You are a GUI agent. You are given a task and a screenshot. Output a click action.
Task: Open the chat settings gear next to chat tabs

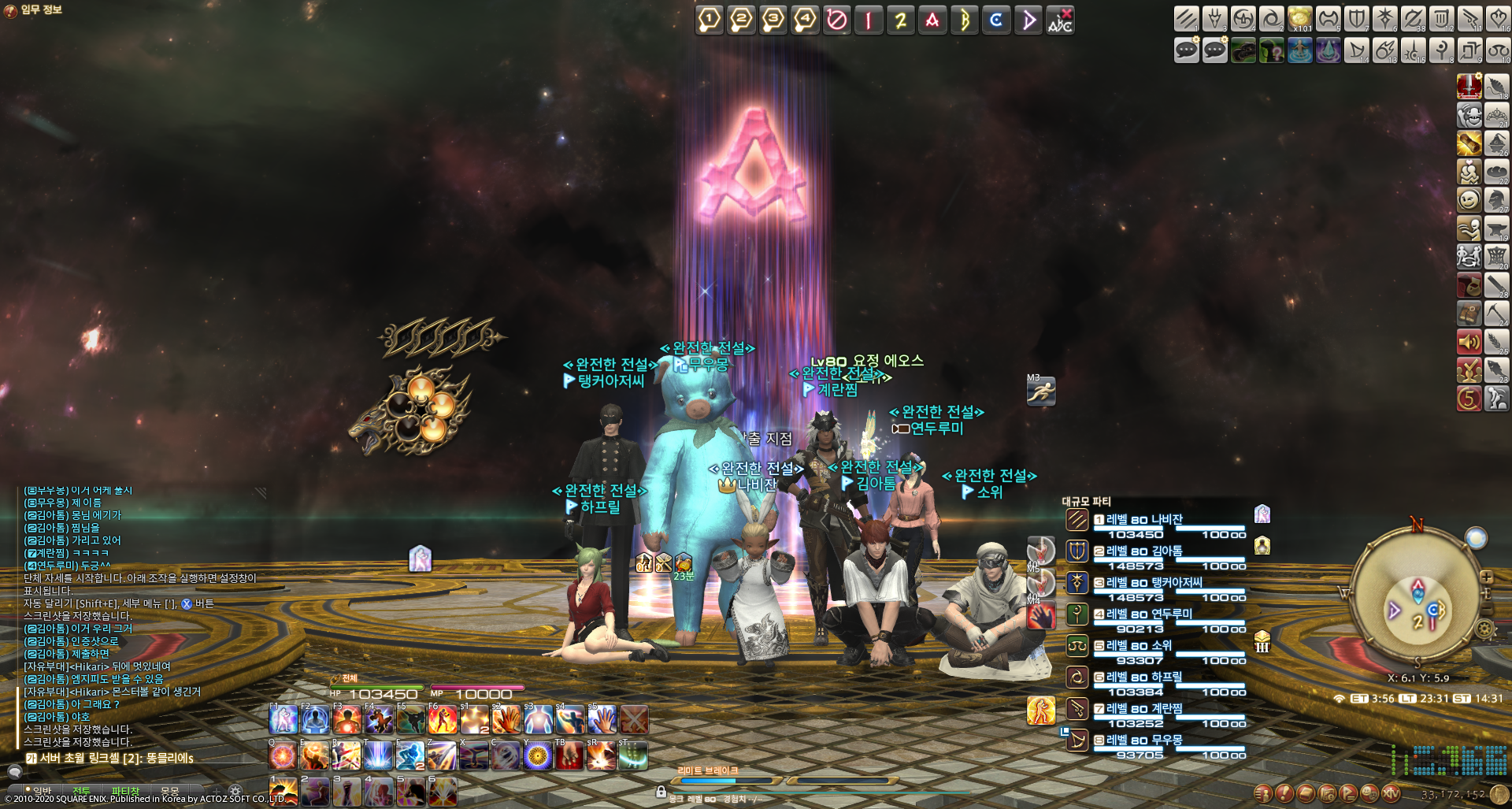pos(235,791)
